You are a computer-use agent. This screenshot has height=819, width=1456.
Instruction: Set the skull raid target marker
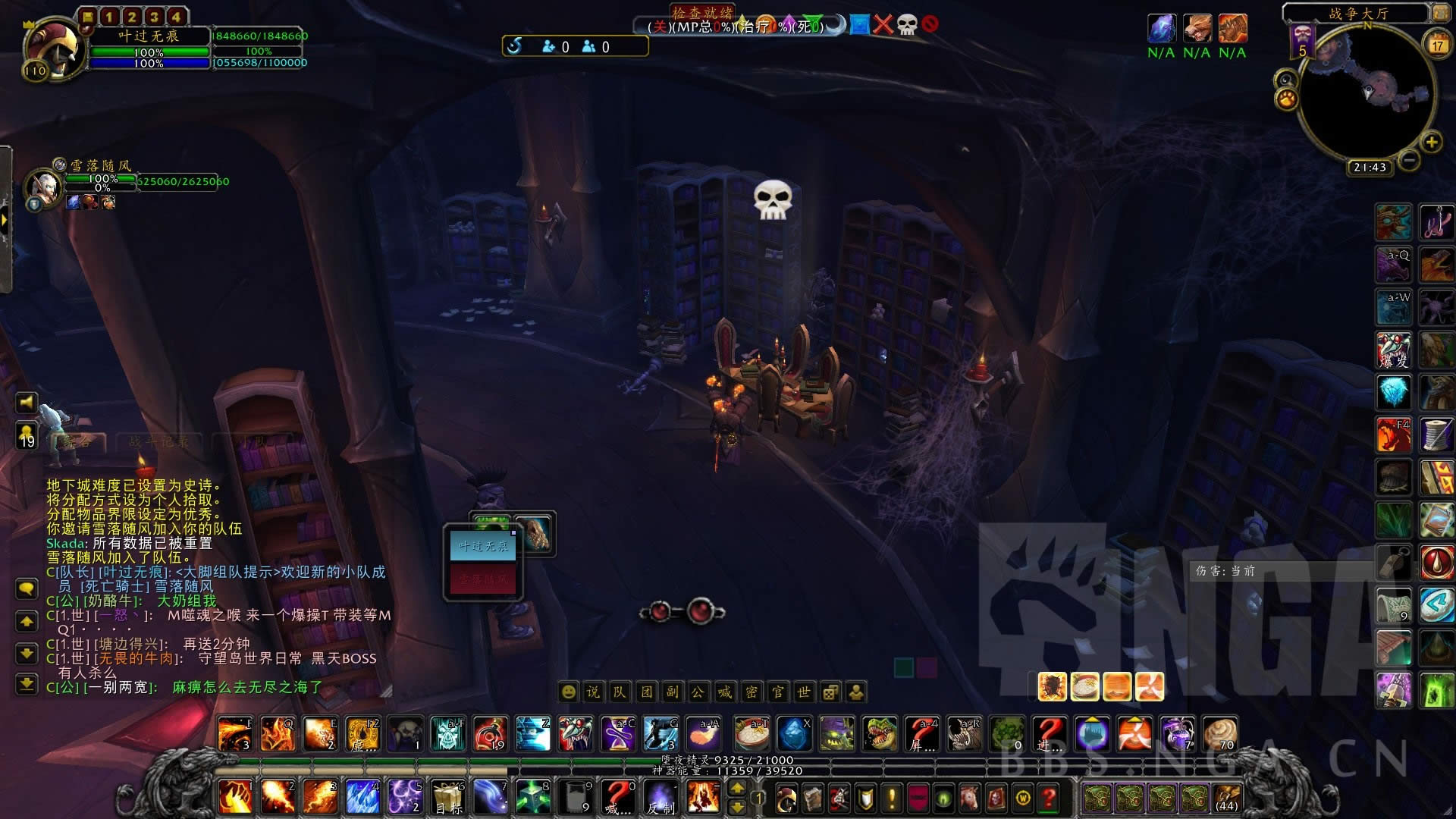[907, 25]
